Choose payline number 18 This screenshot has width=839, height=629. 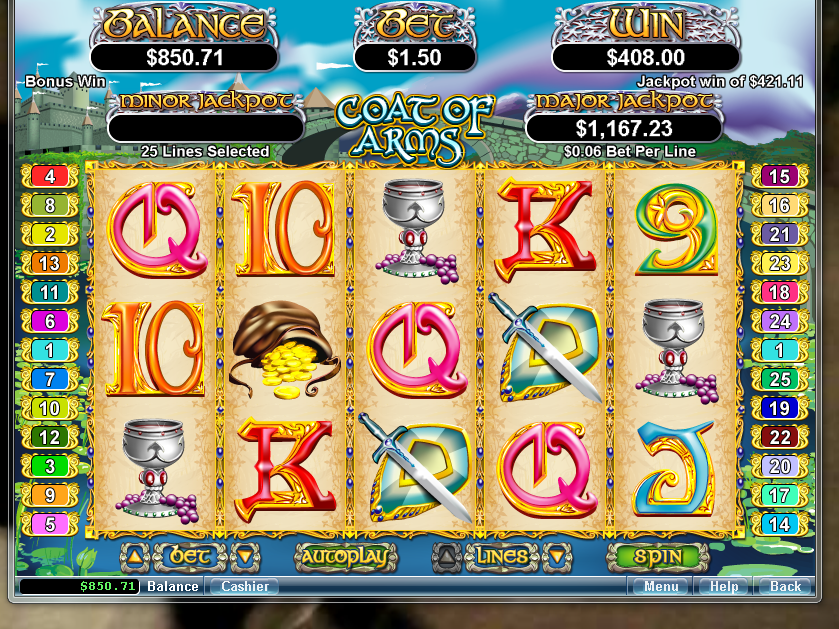777,292
